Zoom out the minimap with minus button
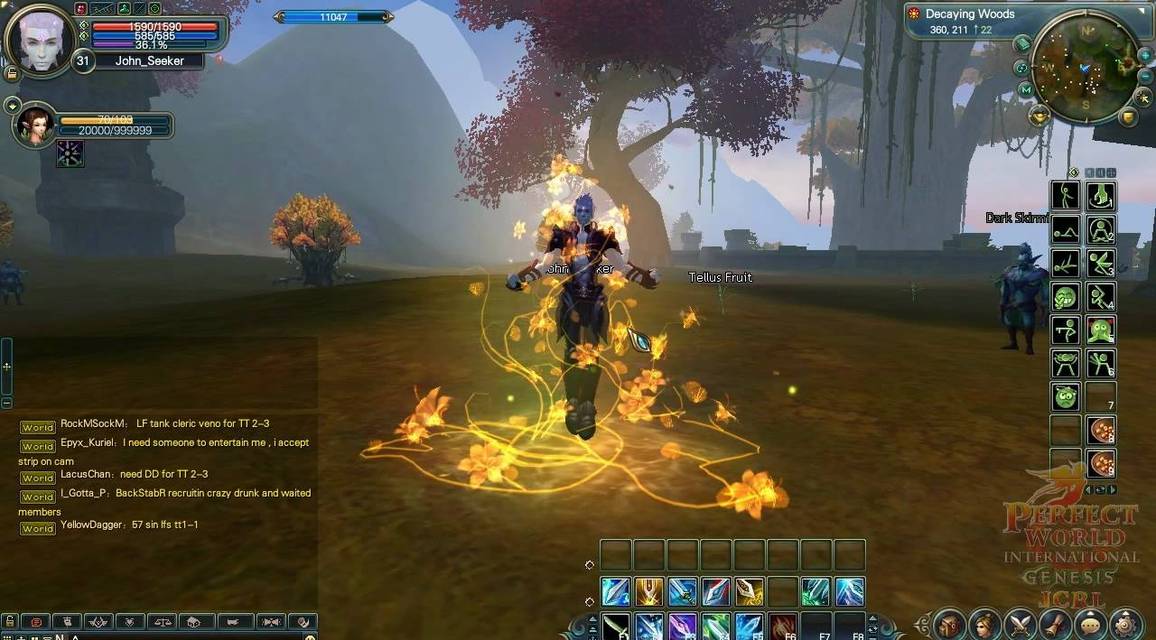This screenshot has width=1156, height=640. 1145,76
